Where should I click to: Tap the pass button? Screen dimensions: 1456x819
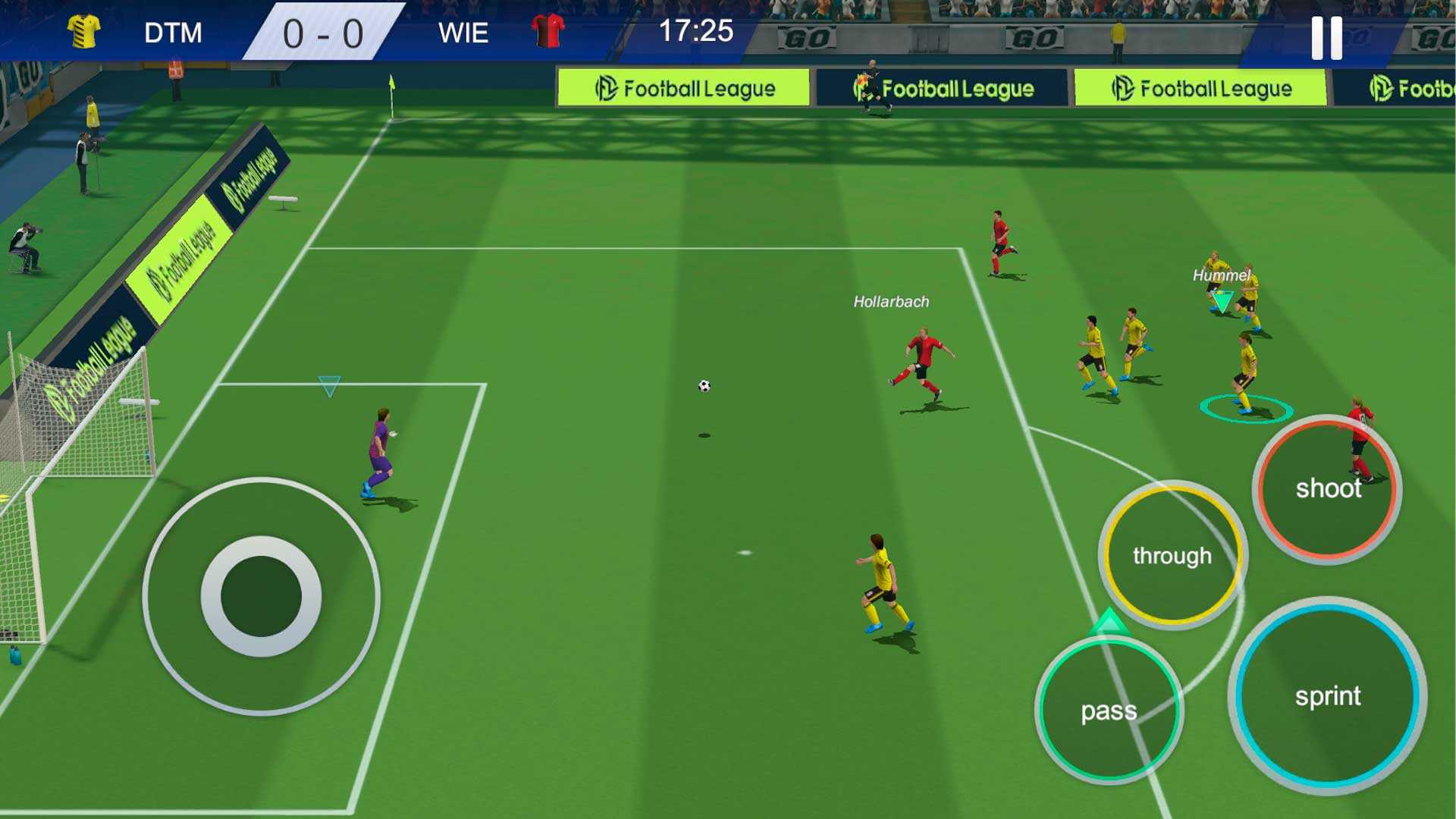point(1108,711)
